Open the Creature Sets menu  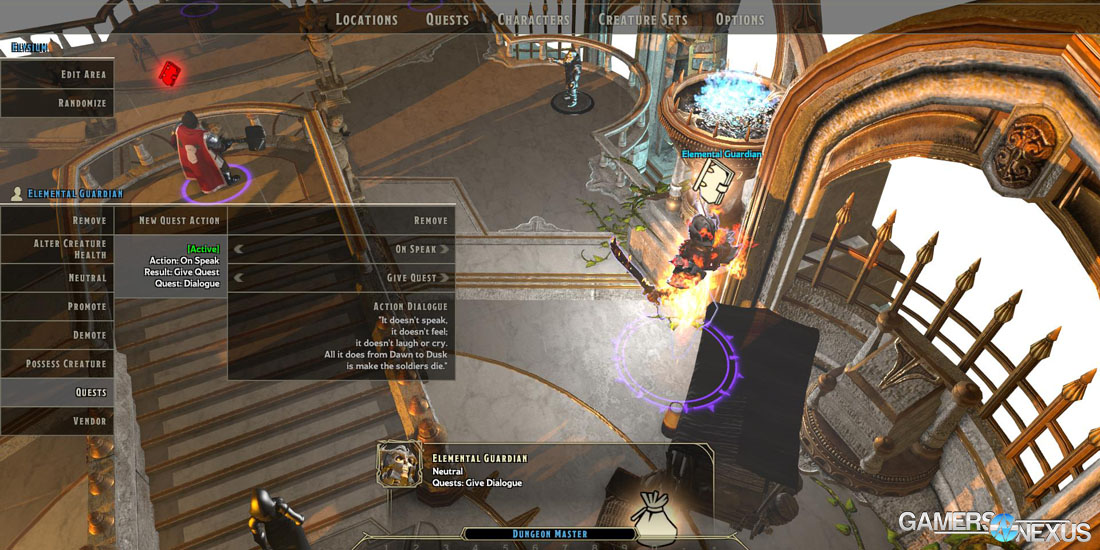point(640,19)
